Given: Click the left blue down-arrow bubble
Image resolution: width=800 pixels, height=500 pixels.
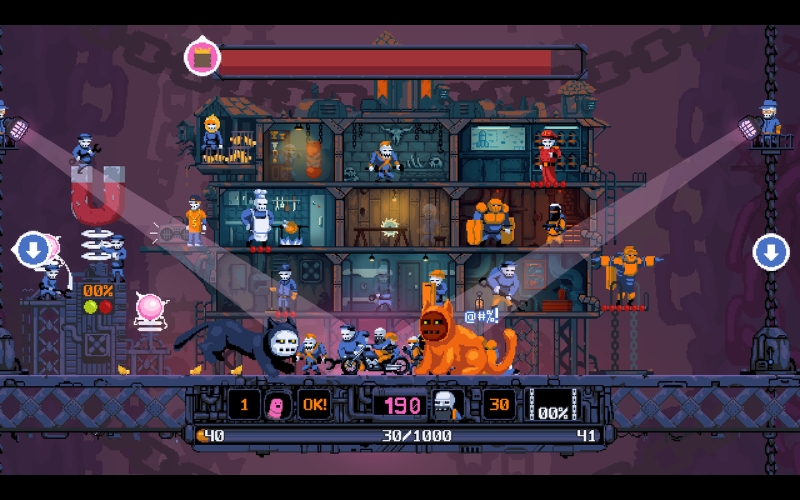Looking at the screenshot, I should [x=33, y=250].
